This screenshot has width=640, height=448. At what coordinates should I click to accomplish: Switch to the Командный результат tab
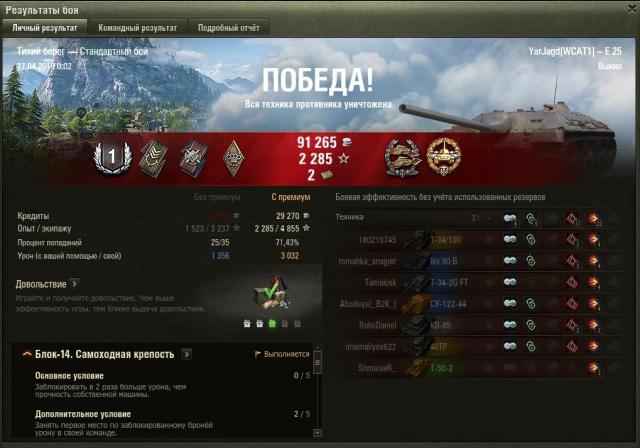tap(139, 28)
